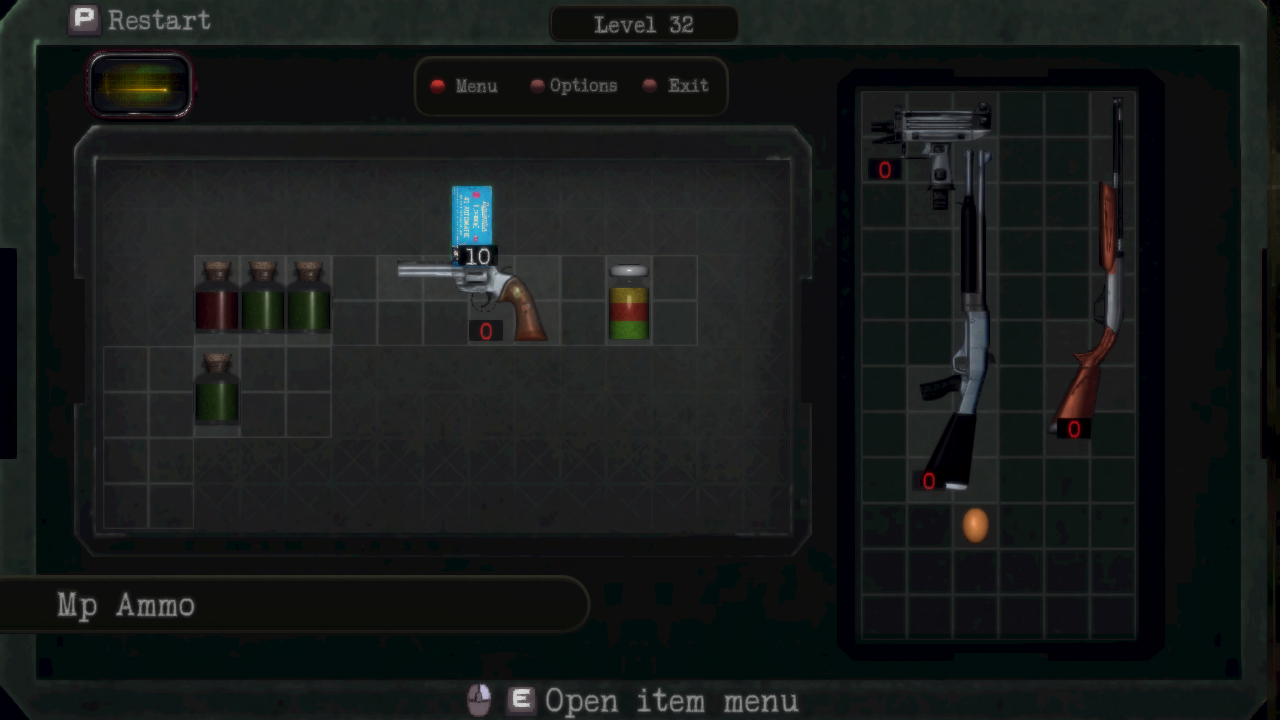Choose the Exit button
This screenshot has width=1280, height=720.
(x=677, y=86)
